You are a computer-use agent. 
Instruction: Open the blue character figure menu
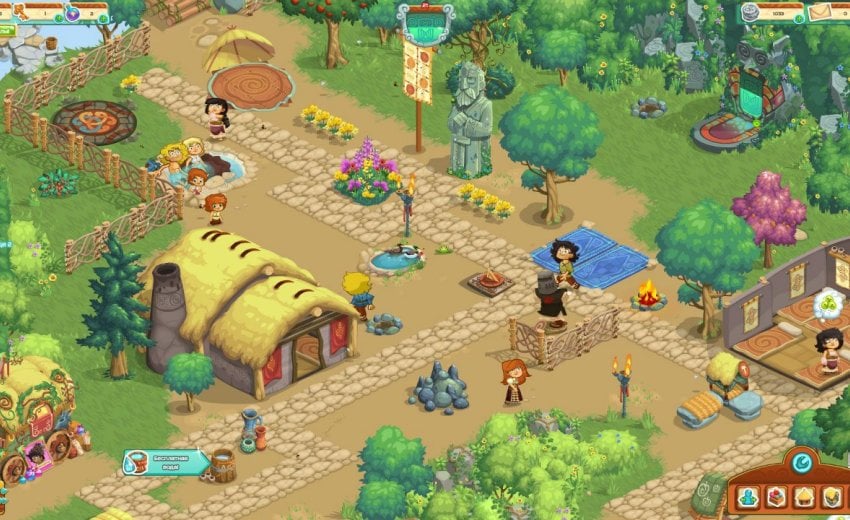click(x=748, y=497)
